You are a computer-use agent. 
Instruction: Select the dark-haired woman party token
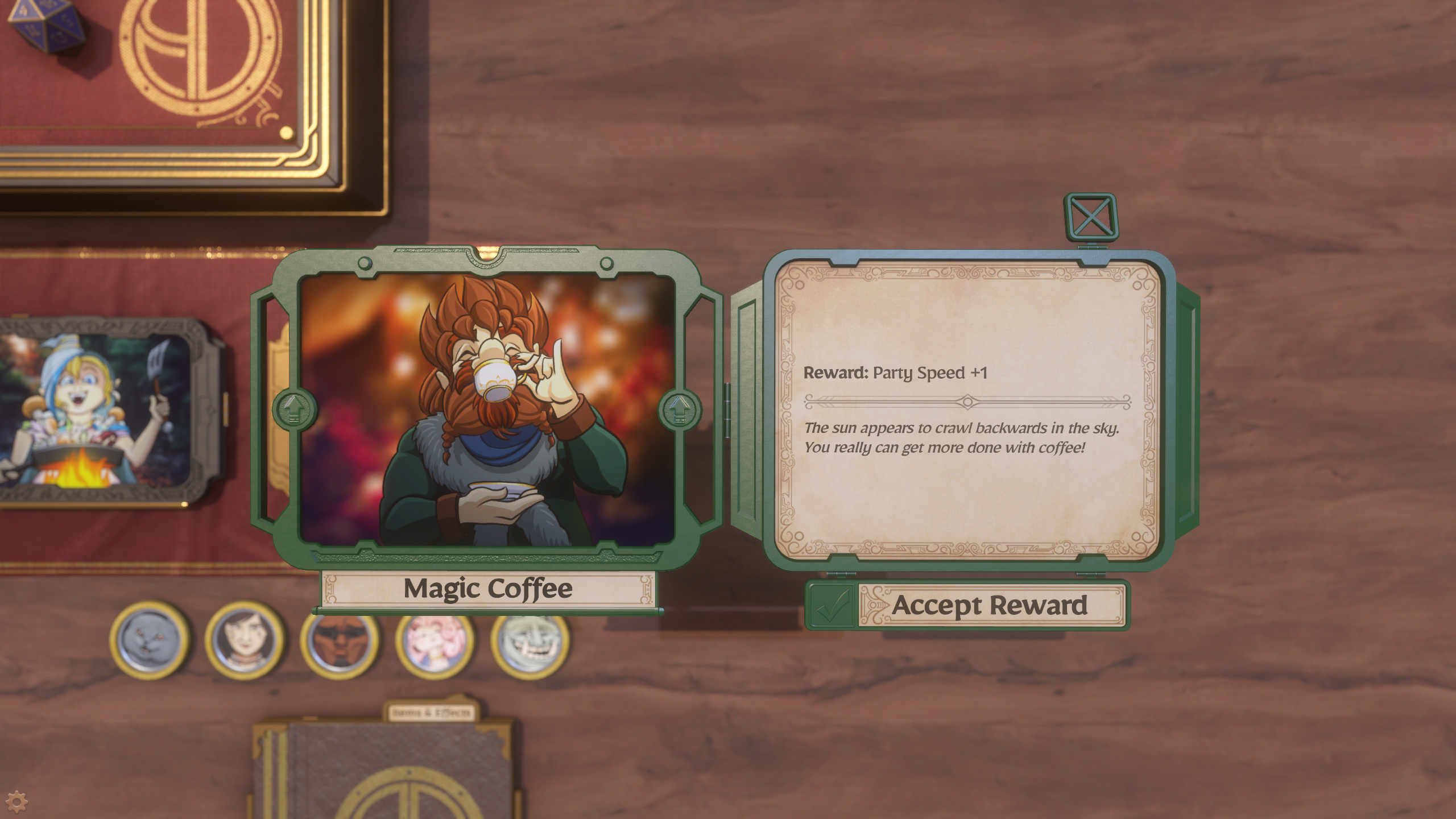click(245, 641)
